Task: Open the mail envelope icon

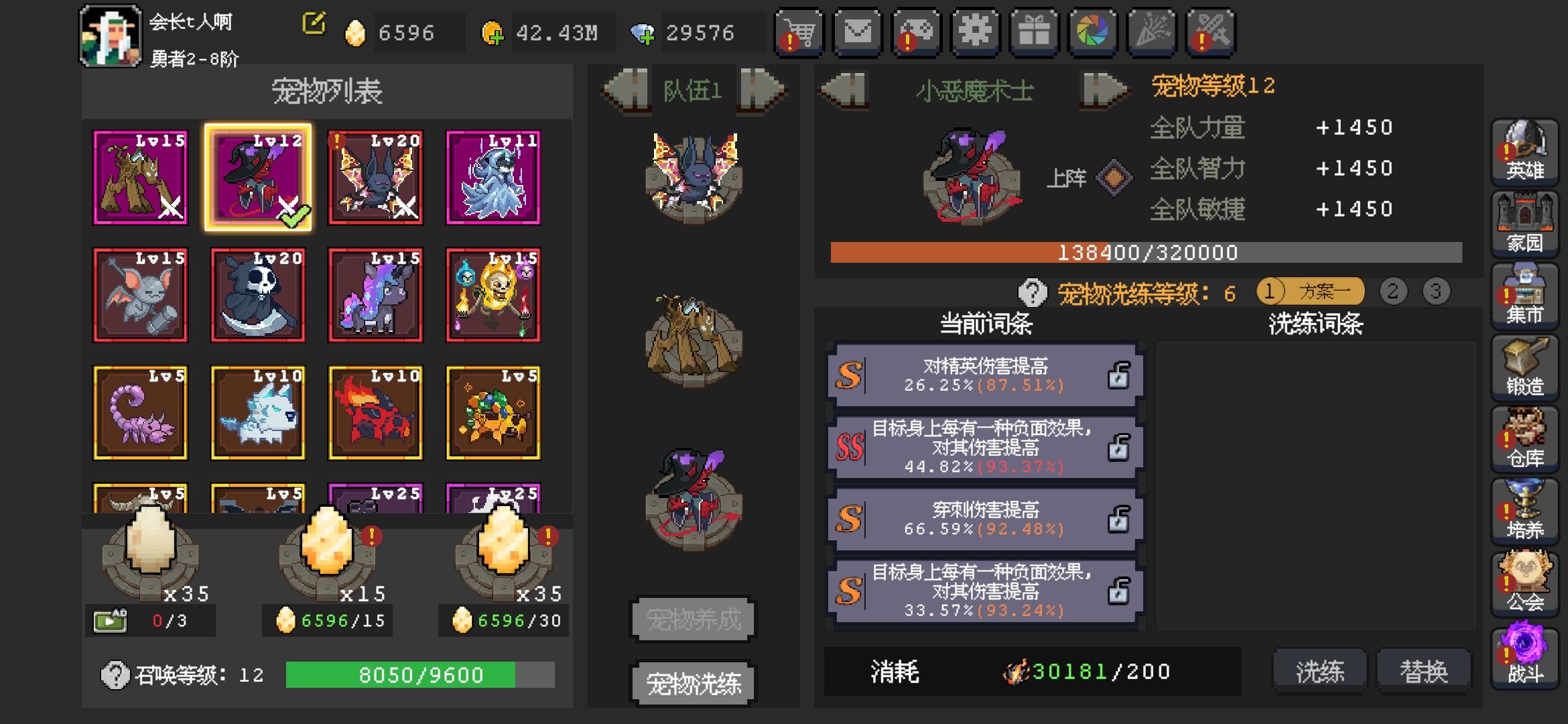Action: click(856, 32)
